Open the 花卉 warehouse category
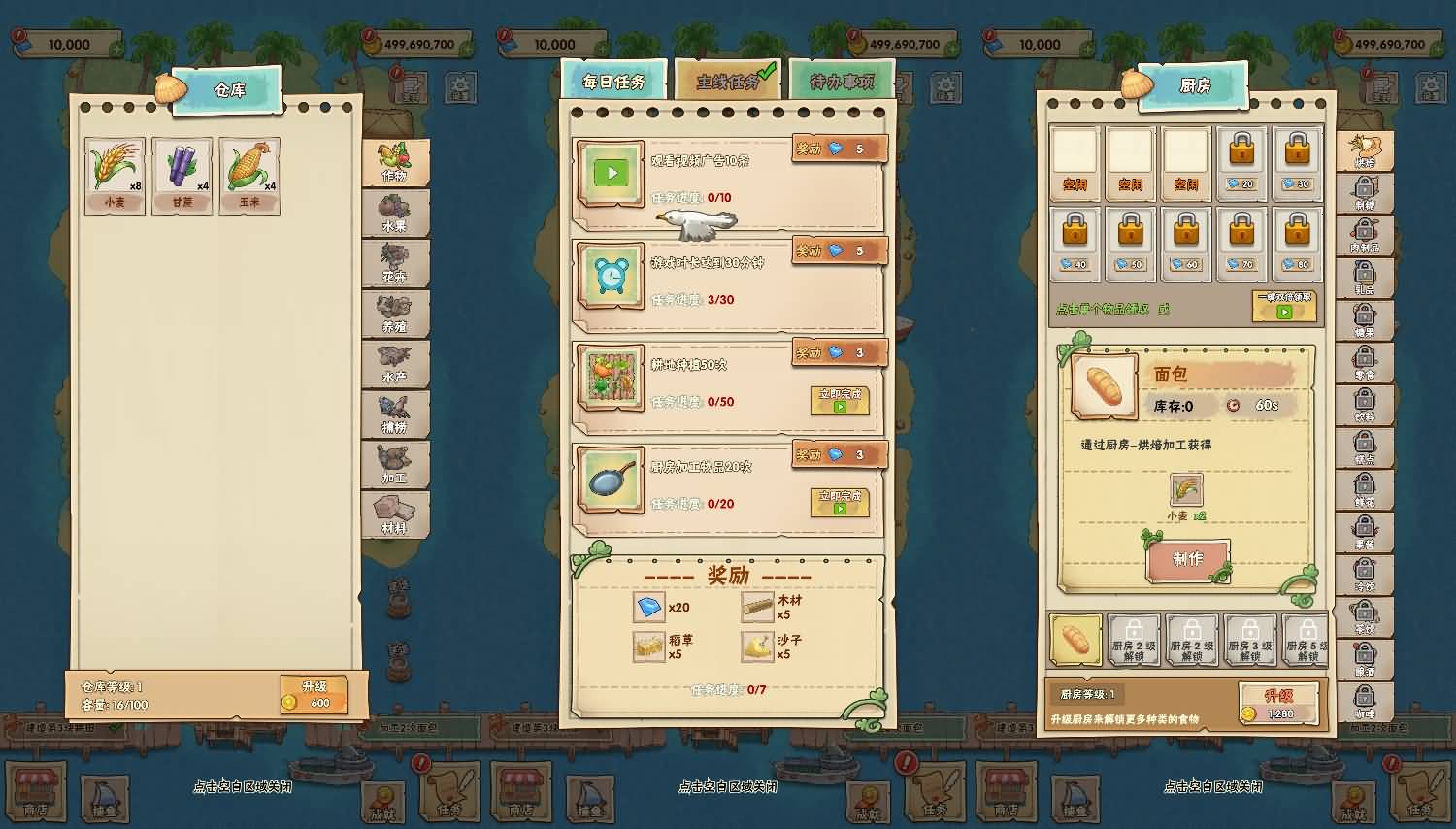The image size is (1456, 829). pyautogui.click(x=398, y=264)
